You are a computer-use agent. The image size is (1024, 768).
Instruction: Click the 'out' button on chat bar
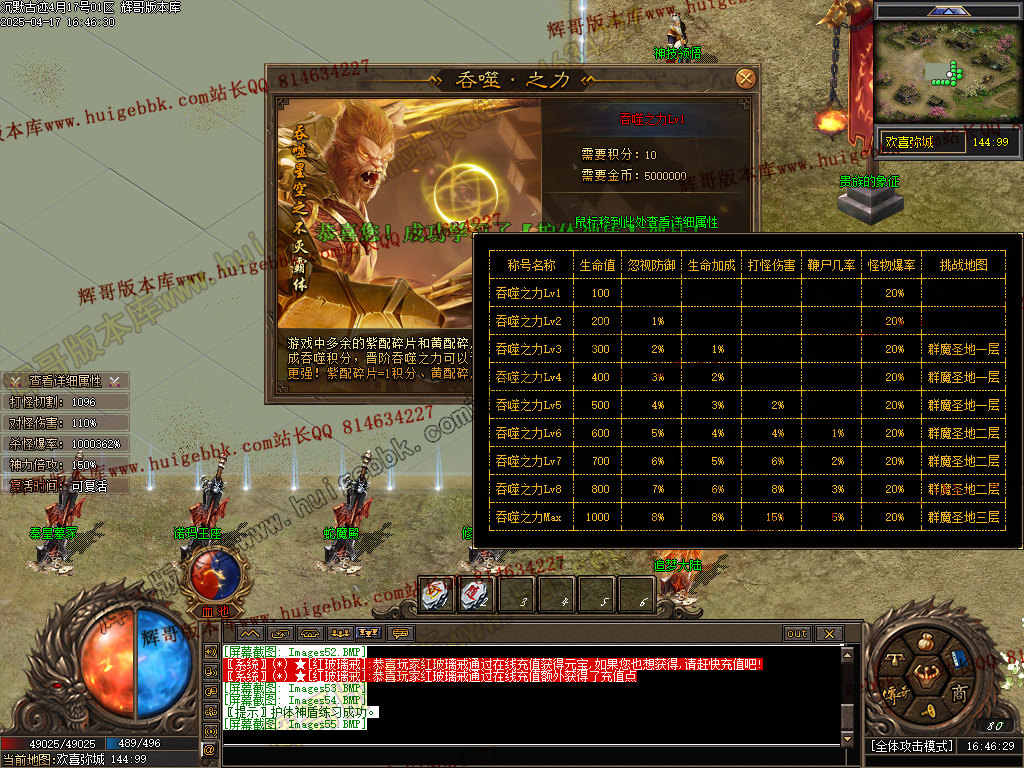[796, 634]
